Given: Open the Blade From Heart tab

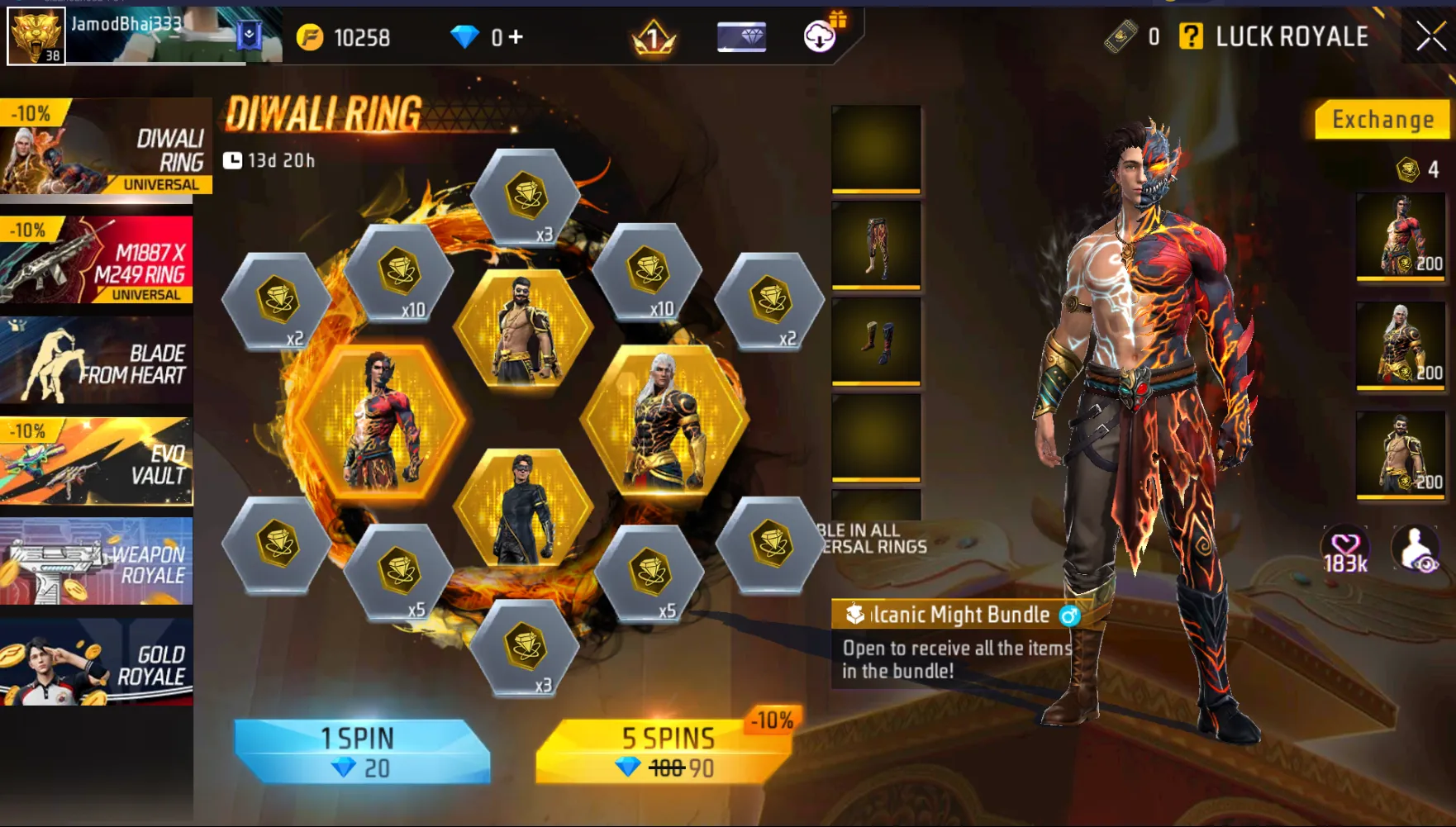Looking at the screenshot, I should coord(97,362).
